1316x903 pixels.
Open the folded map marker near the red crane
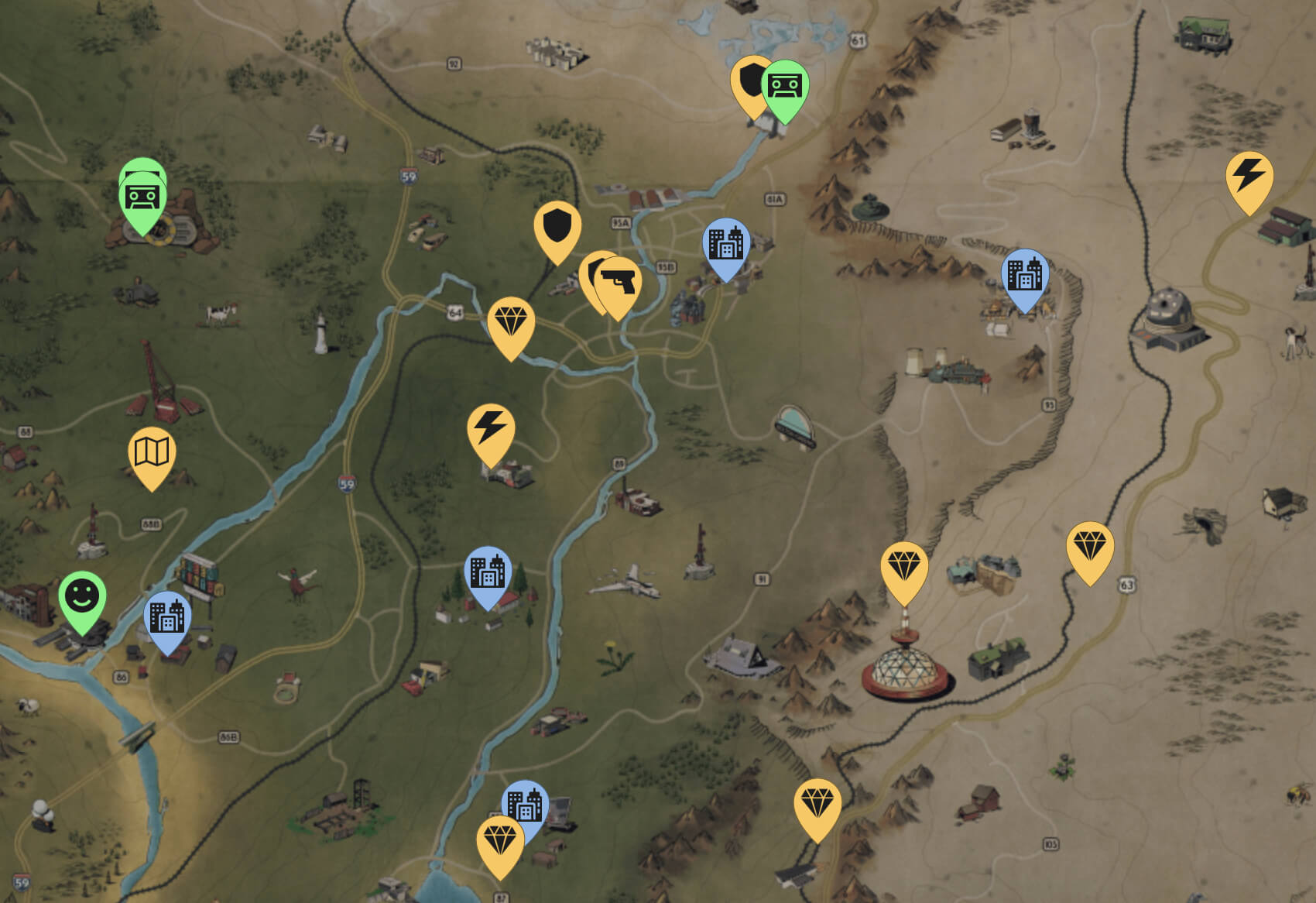(152, 453)
